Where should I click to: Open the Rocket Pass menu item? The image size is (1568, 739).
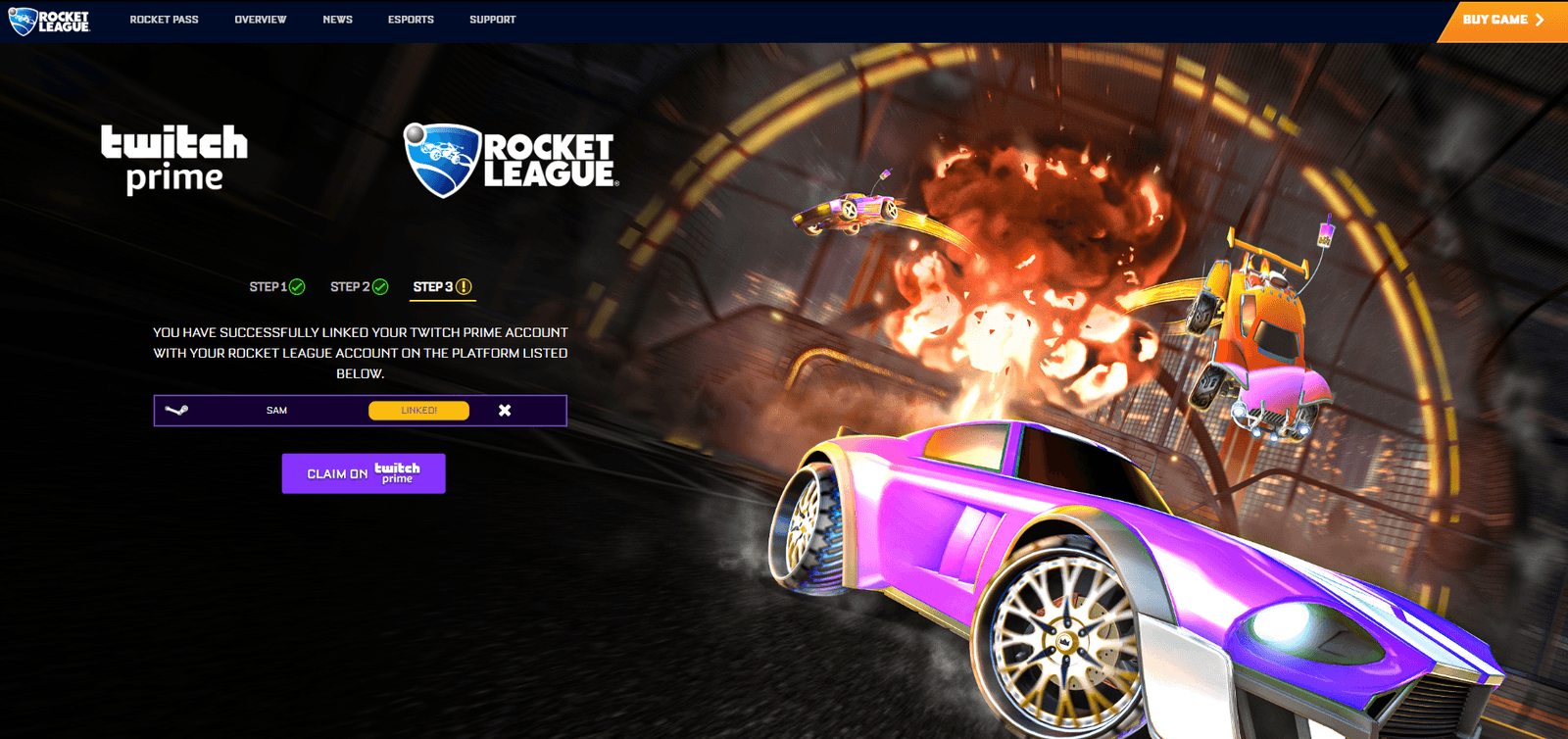165,19
